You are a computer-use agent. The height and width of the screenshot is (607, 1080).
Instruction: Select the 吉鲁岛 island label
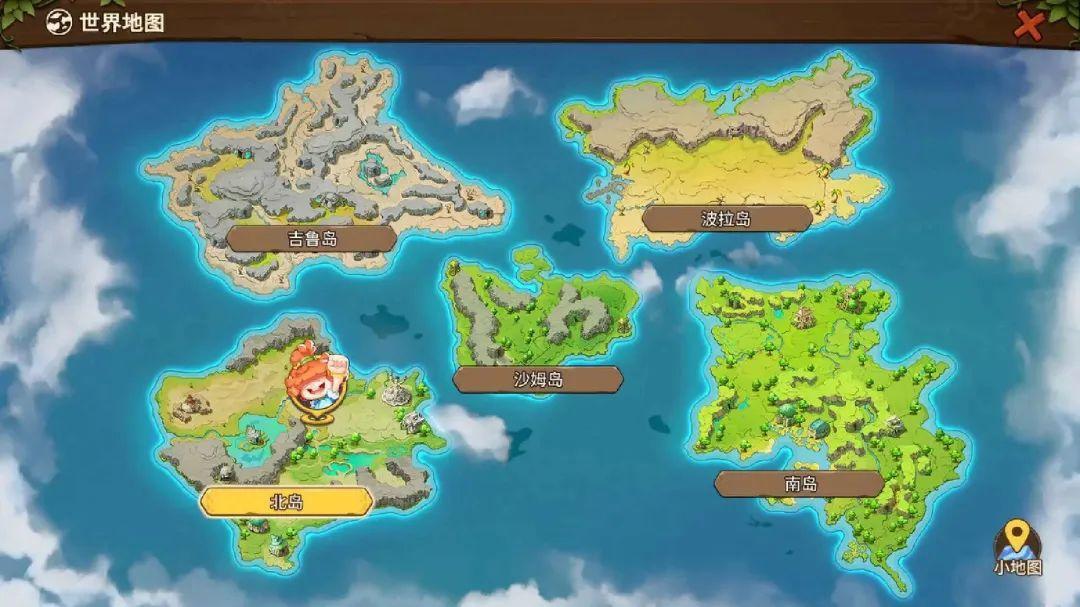(x=311, y=238)
